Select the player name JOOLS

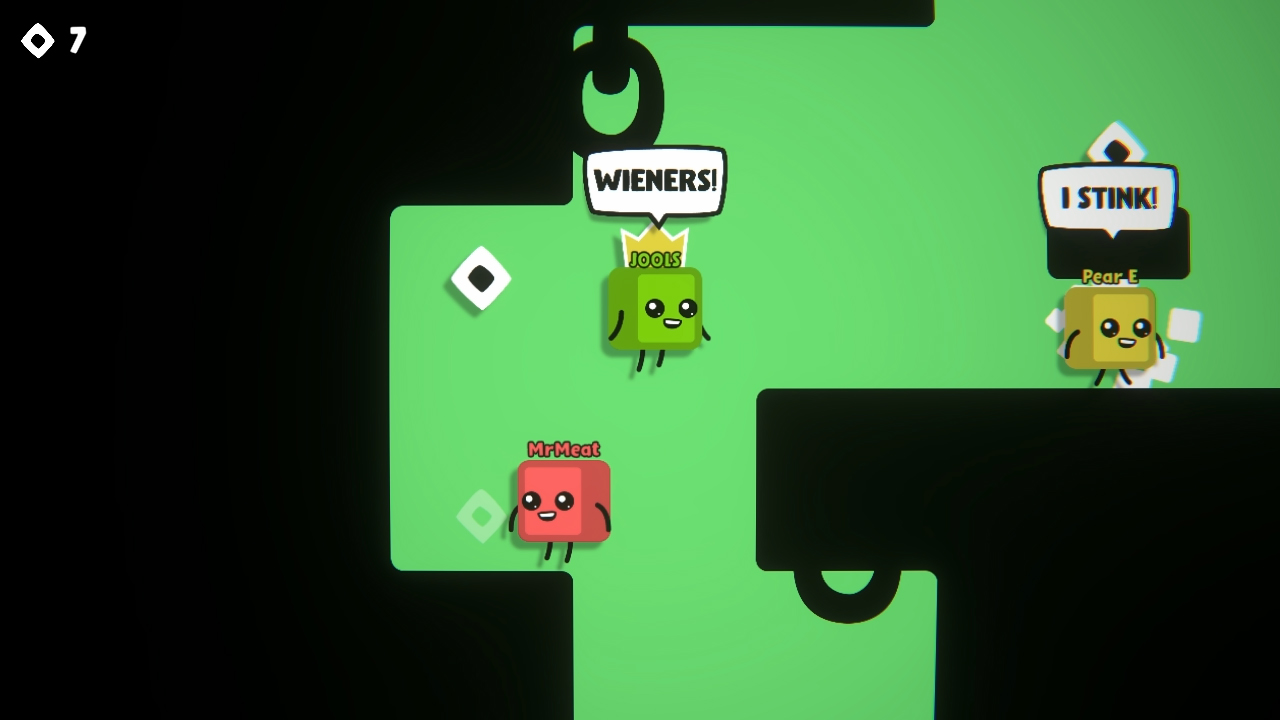click(655, 259)
